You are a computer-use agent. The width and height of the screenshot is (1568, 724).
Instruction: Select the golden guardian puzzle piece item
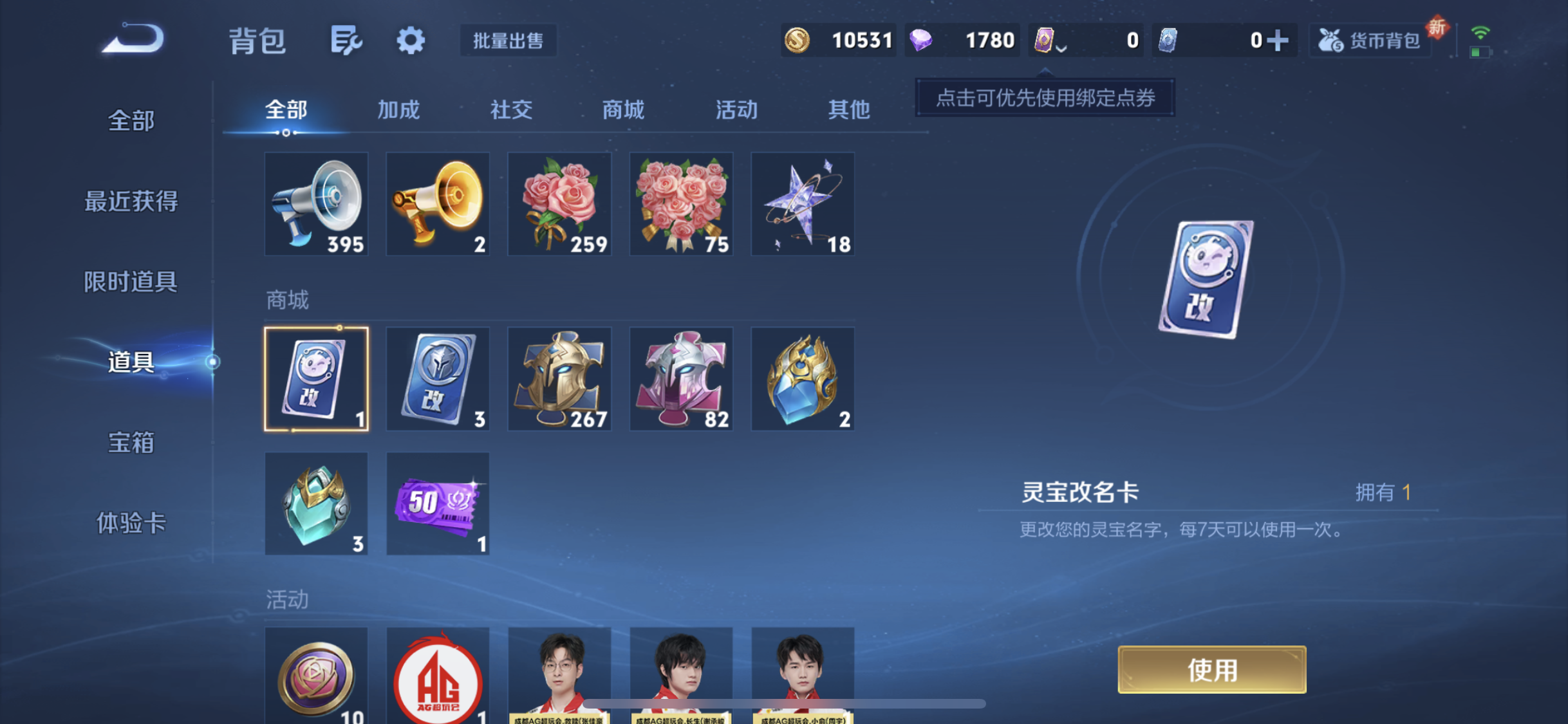point(559,378)
